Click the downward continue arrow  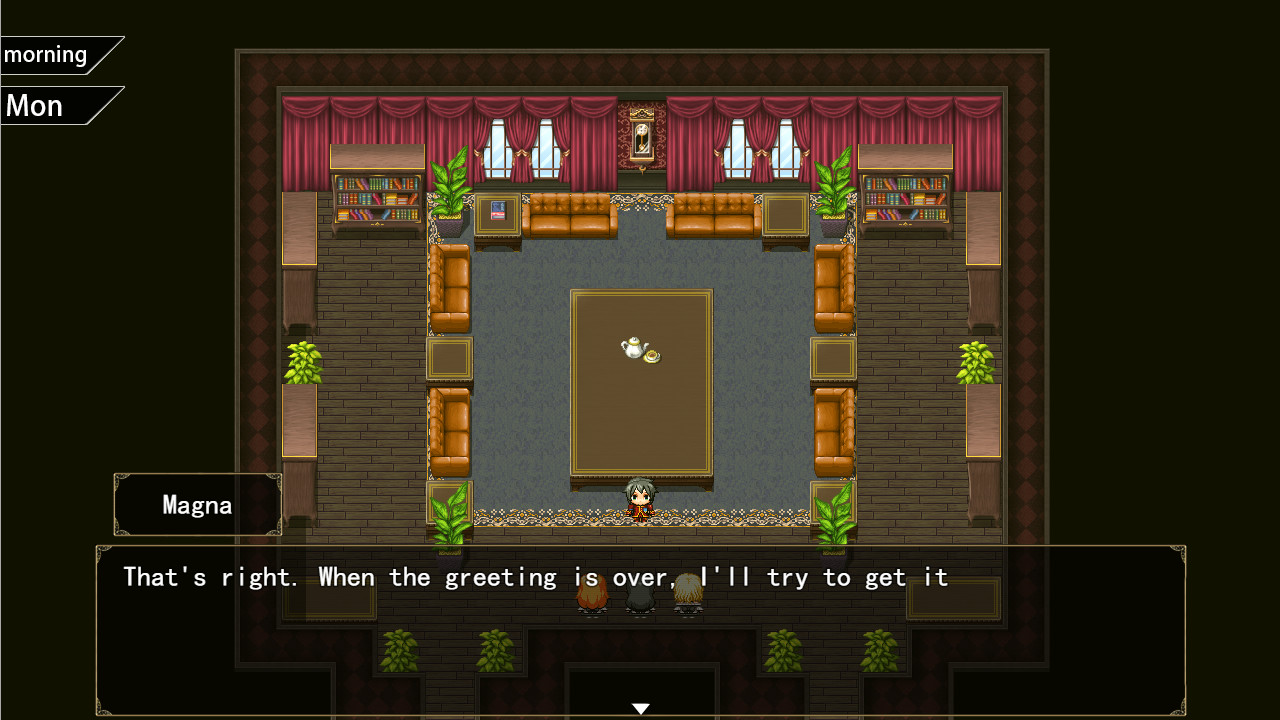click(640, 706)
